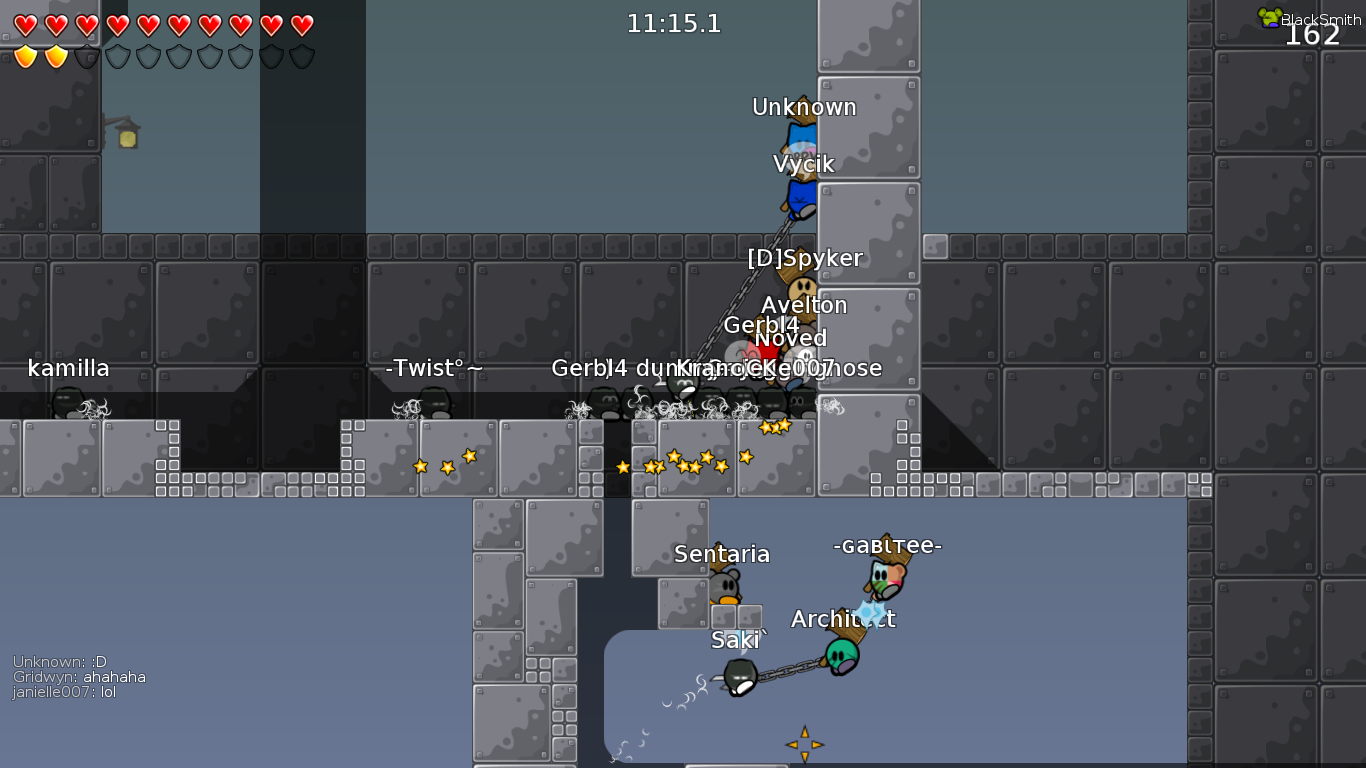
Task: Select the yellow shield armor icon
Action: pyautogui.click(x=27, y=57)
